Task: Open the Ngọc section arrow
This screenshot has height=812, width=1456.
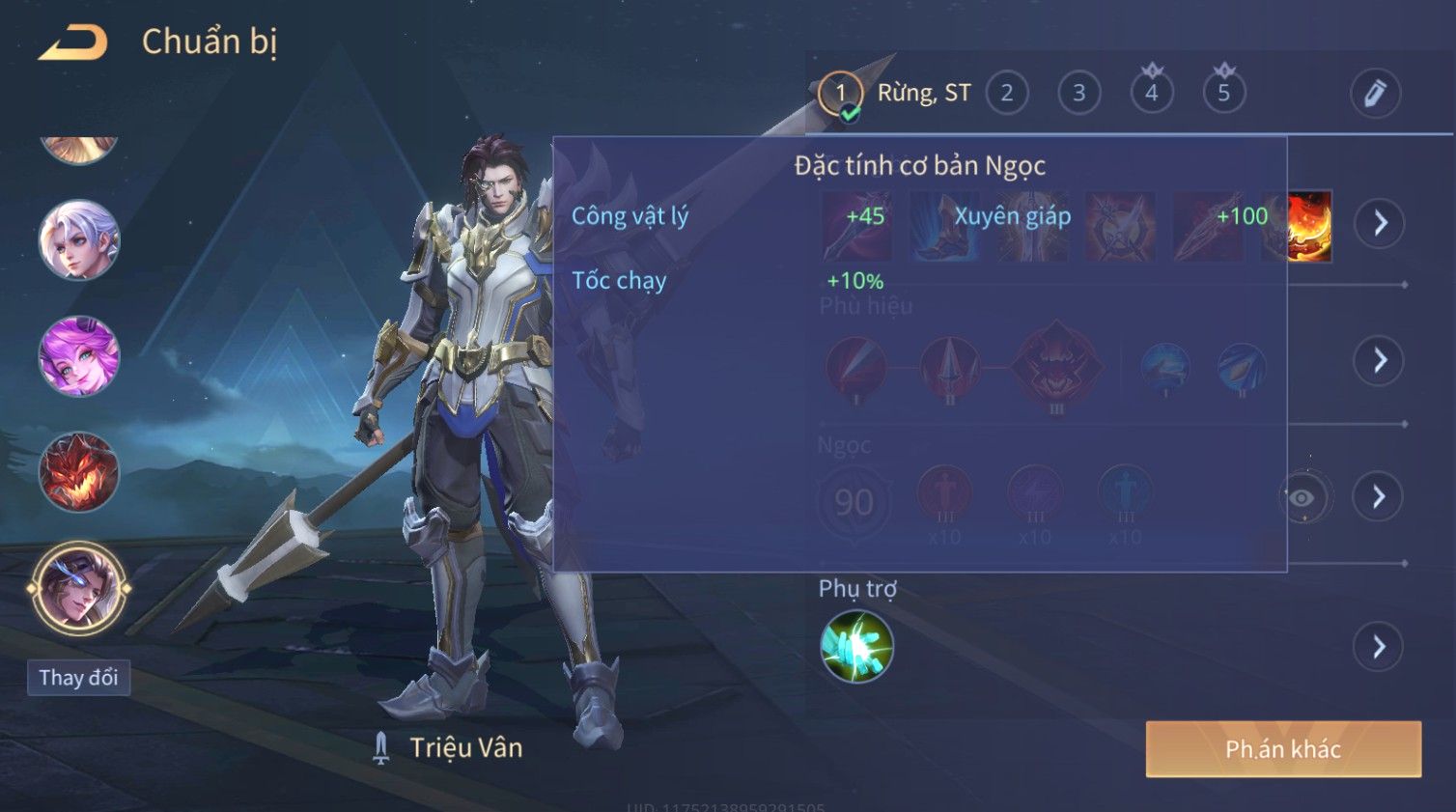Action: tap(1380, 496)
